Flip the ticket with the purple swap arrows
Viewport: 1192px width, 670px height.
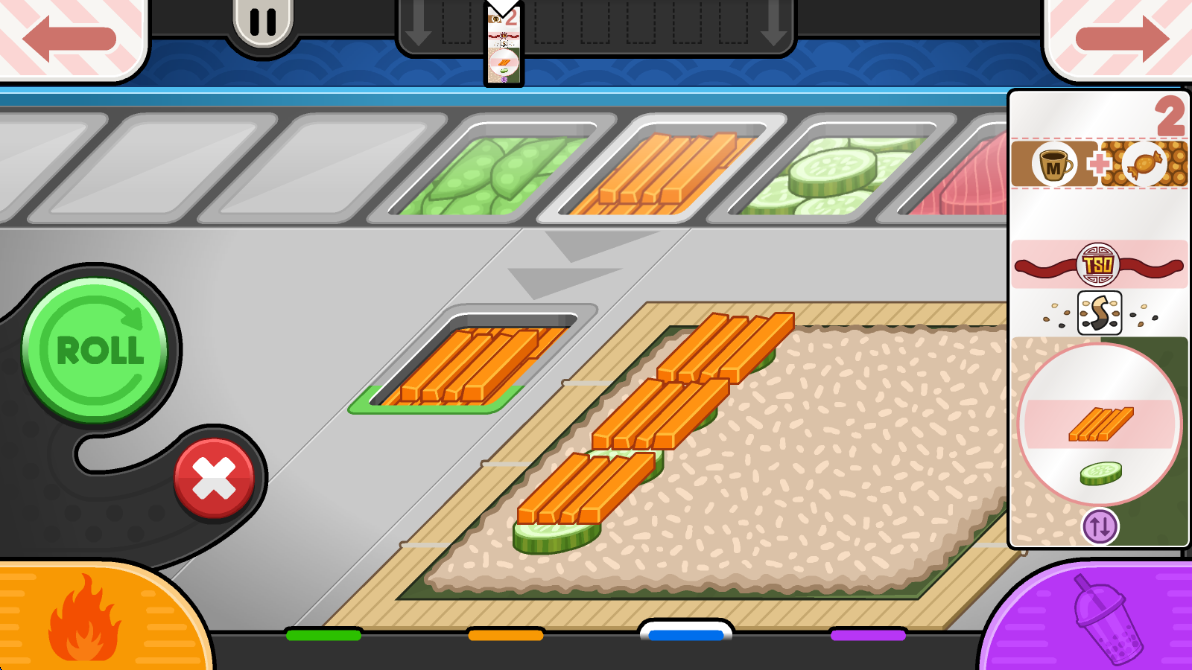[1099, 526]
